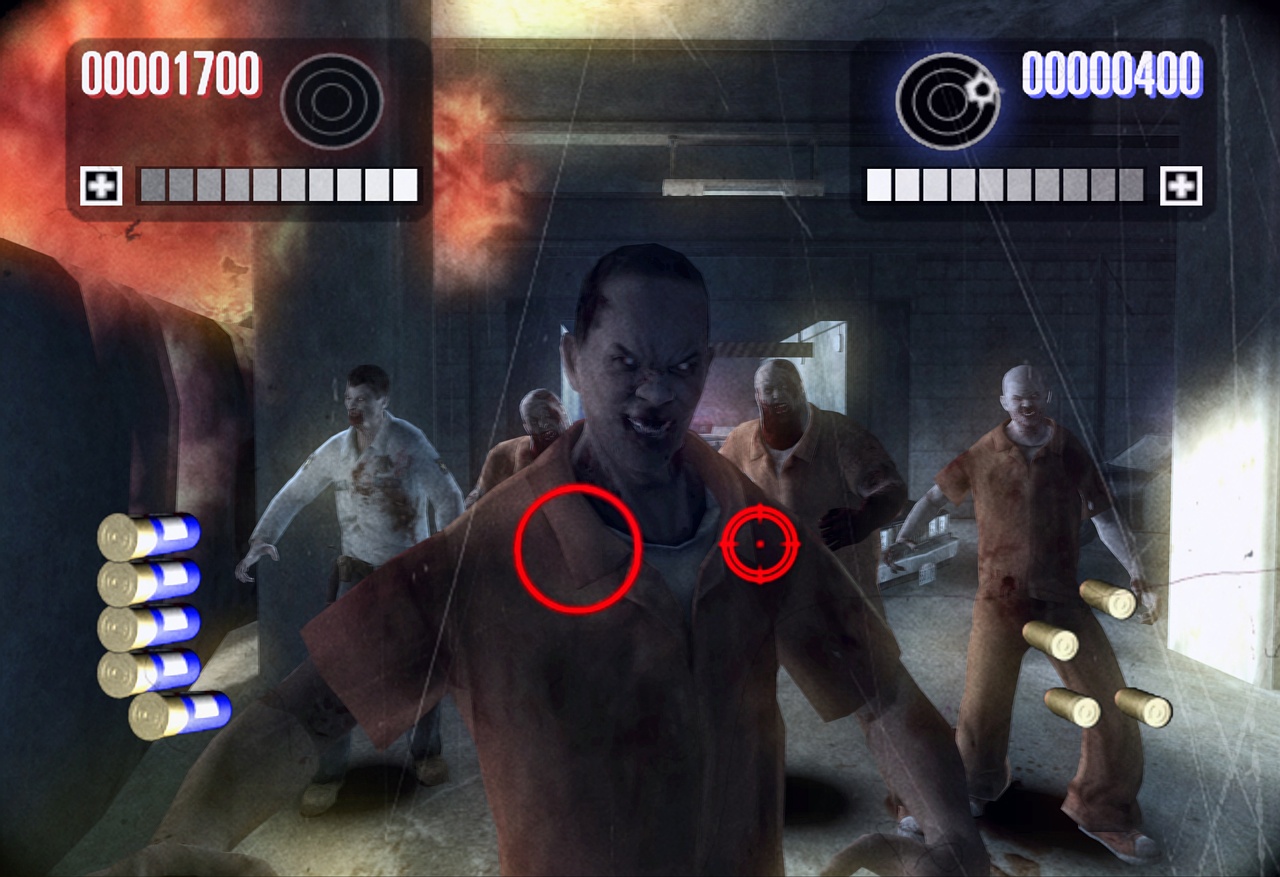Click Player 2's red crosshair reticle
Screen dimensions: 1280x877
coord(762,543)
